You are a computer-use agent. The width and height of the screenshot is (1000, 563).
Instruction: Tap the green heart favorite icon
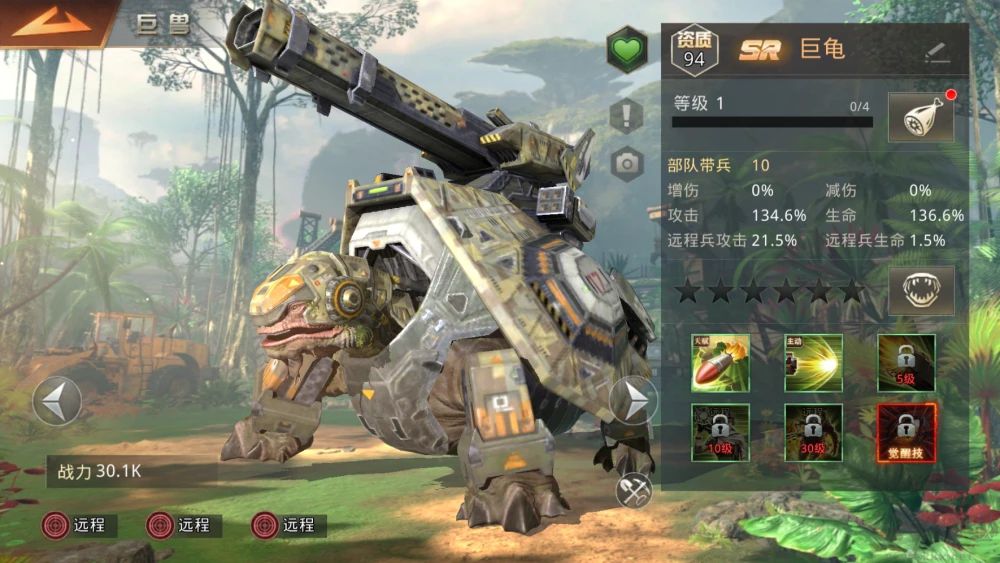pos(626,50)
